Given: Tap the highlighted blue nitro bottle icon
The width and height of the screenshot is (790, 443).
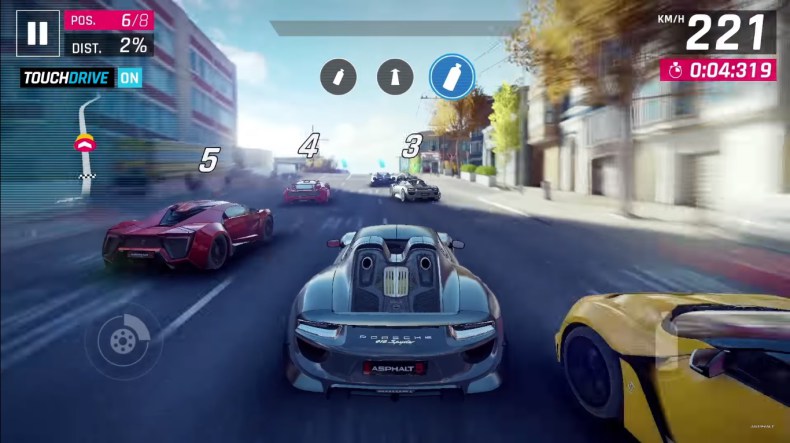Looking at the screenshot, I should pos(452,76).
